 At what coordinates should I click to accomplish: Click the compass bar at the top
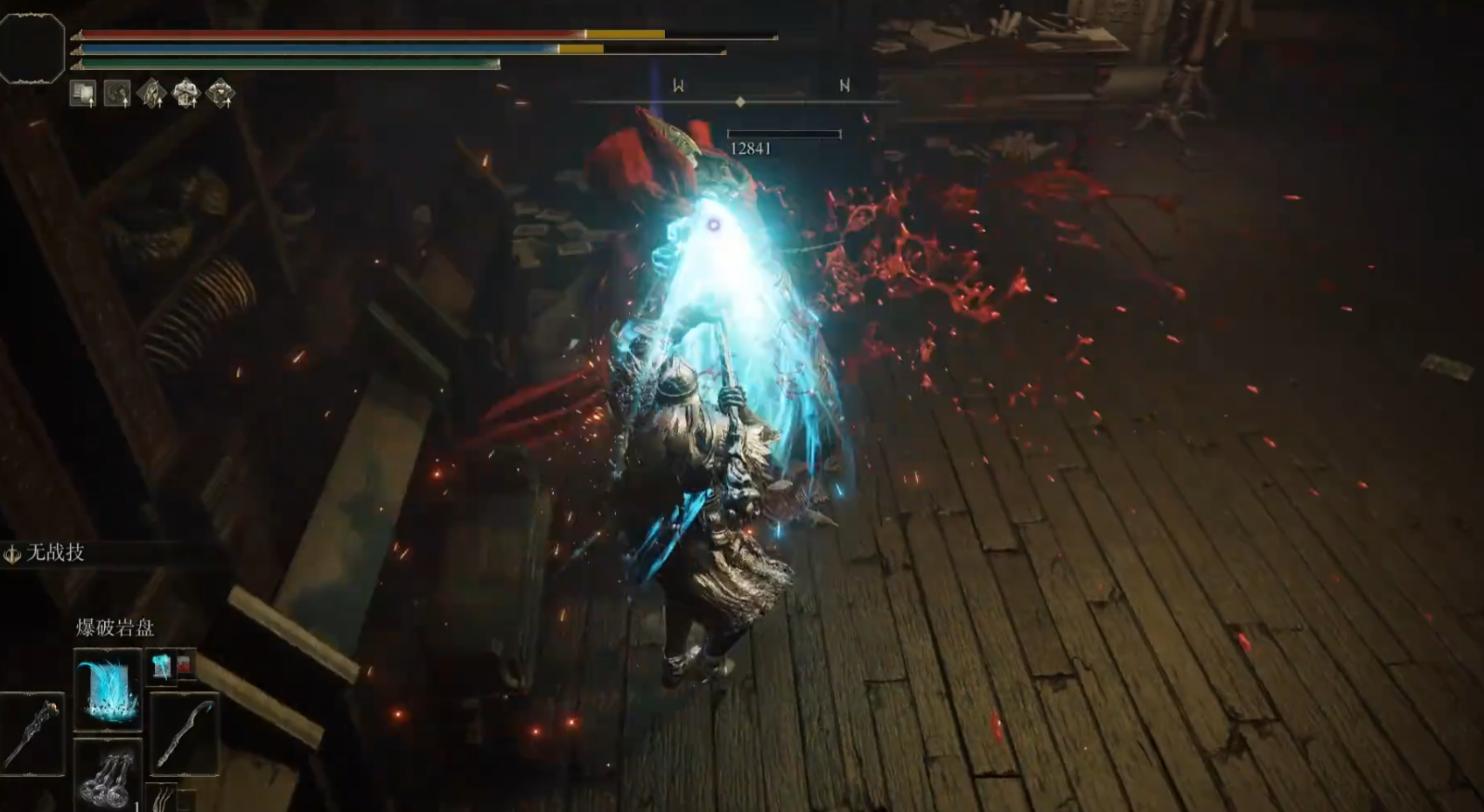click(x=740, y=101)
